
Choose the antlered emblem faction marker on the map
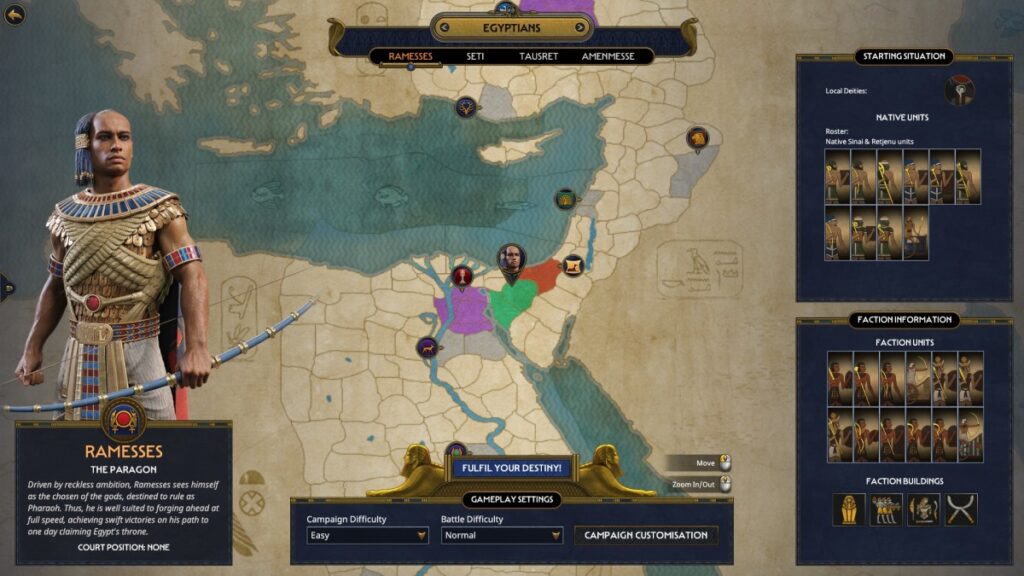(x=466, y=106)
